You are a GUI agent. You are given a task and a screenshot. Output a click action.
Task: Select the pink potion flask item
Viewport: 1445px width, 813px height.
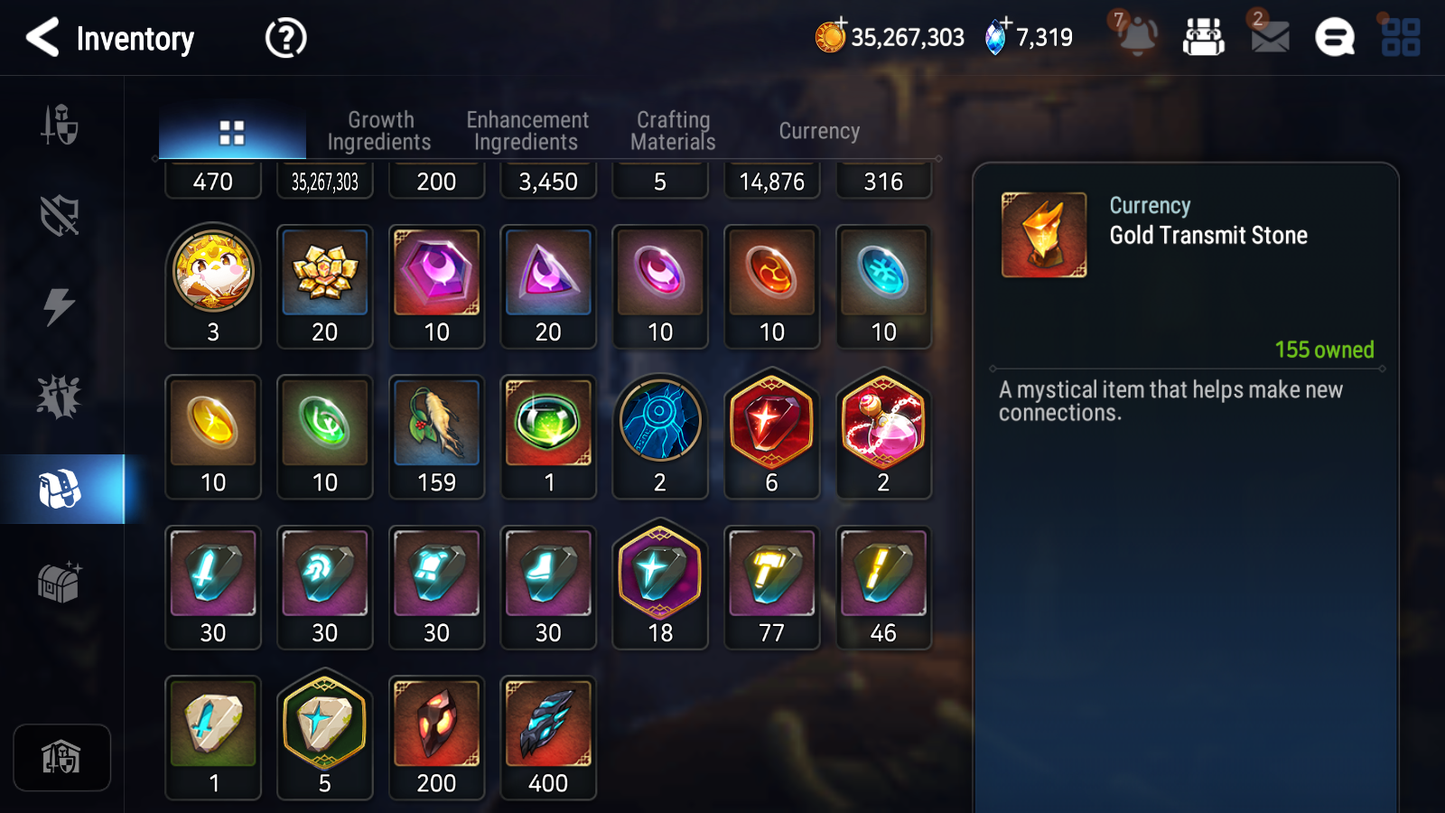(884, 436)
